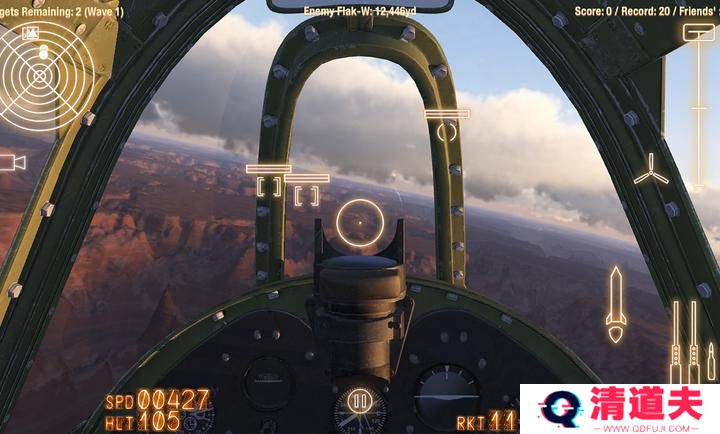
Task: Switch camera view with the camera icon
Action: pyautogui.click(x=12, y=162)
